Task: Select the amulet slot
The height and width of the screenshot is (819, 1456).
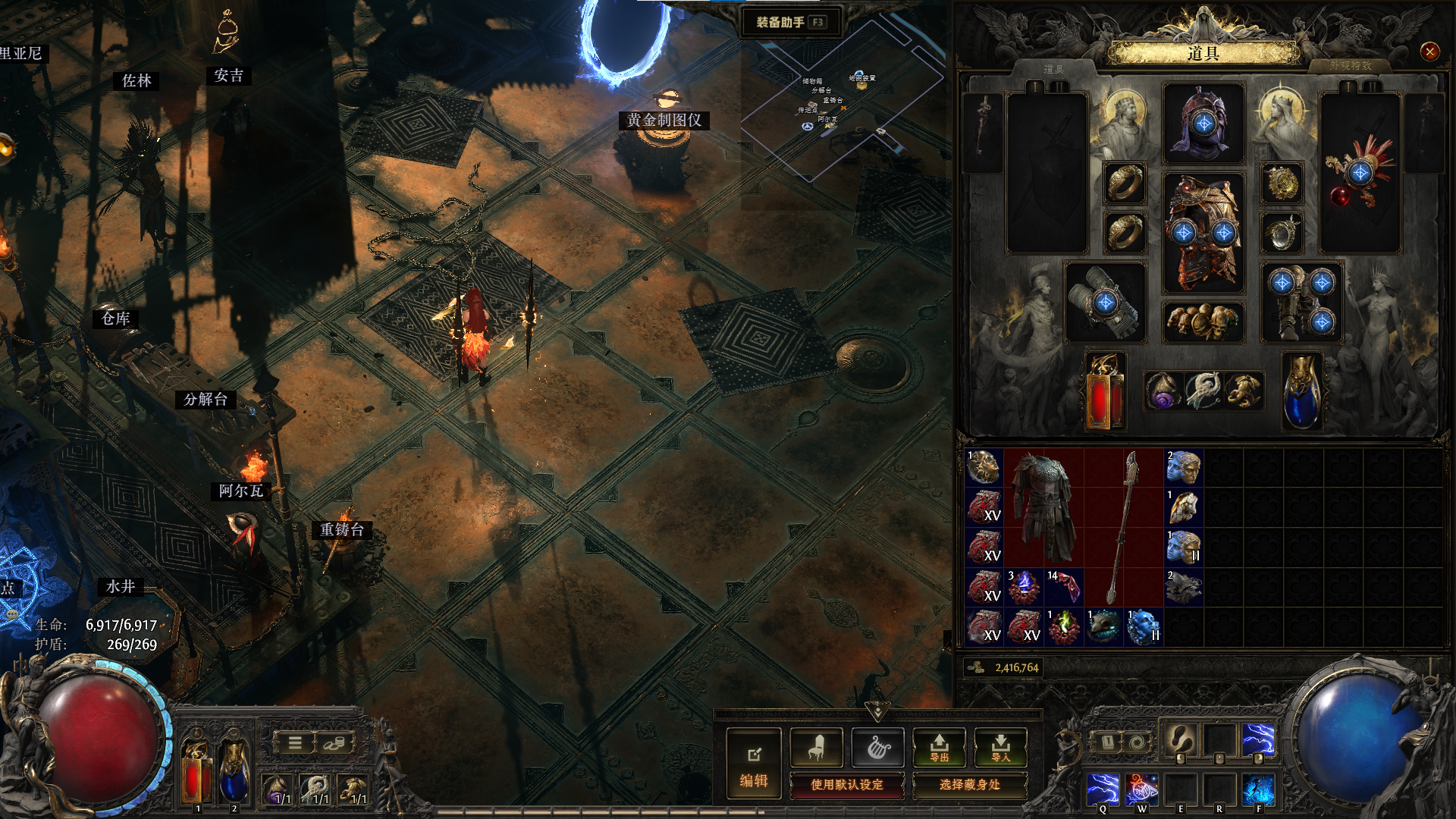Action: click(x=1282, y=184)
